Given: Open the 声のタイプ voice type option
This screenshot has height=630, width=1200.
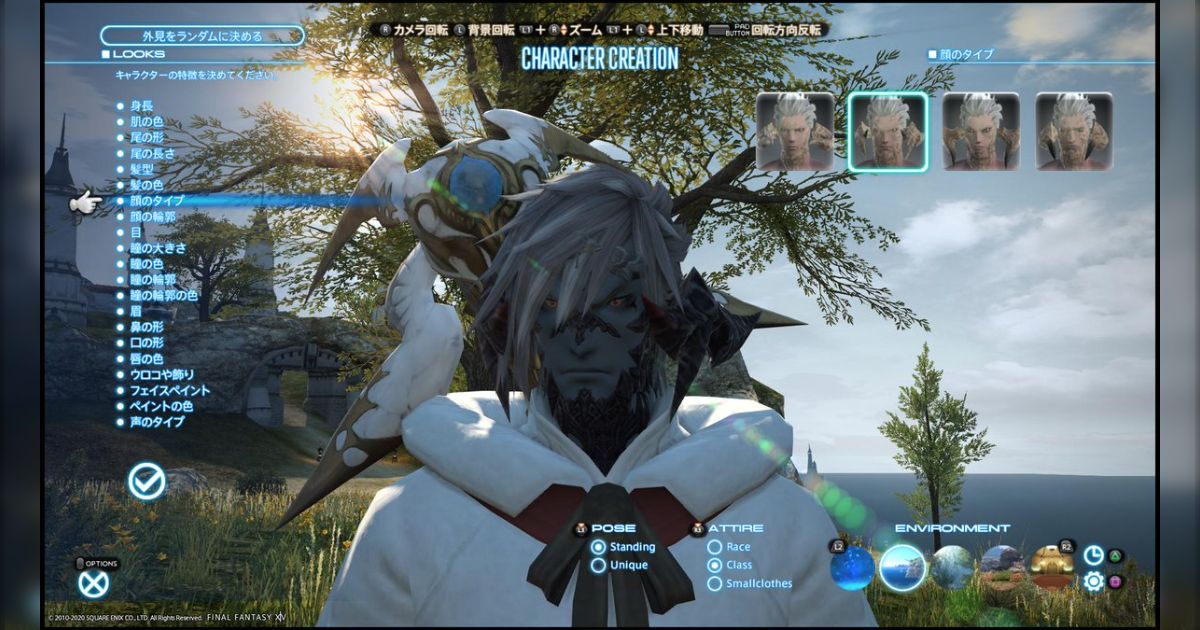Looking at the screenshot, I should pyautogui.click(x=156, y=422).
